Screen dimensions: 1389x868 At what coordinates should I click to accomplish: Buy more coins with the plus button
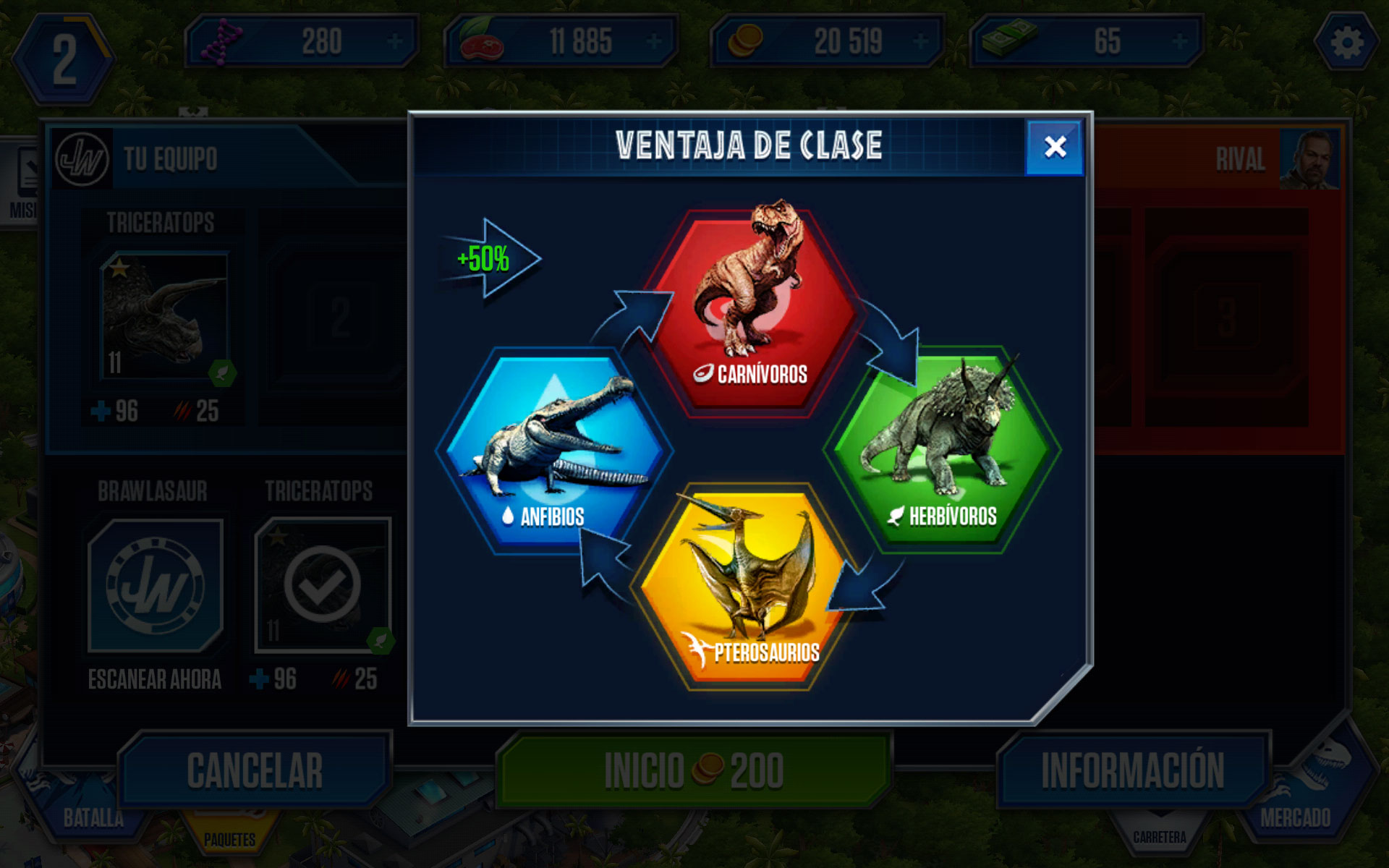[920, 42]
